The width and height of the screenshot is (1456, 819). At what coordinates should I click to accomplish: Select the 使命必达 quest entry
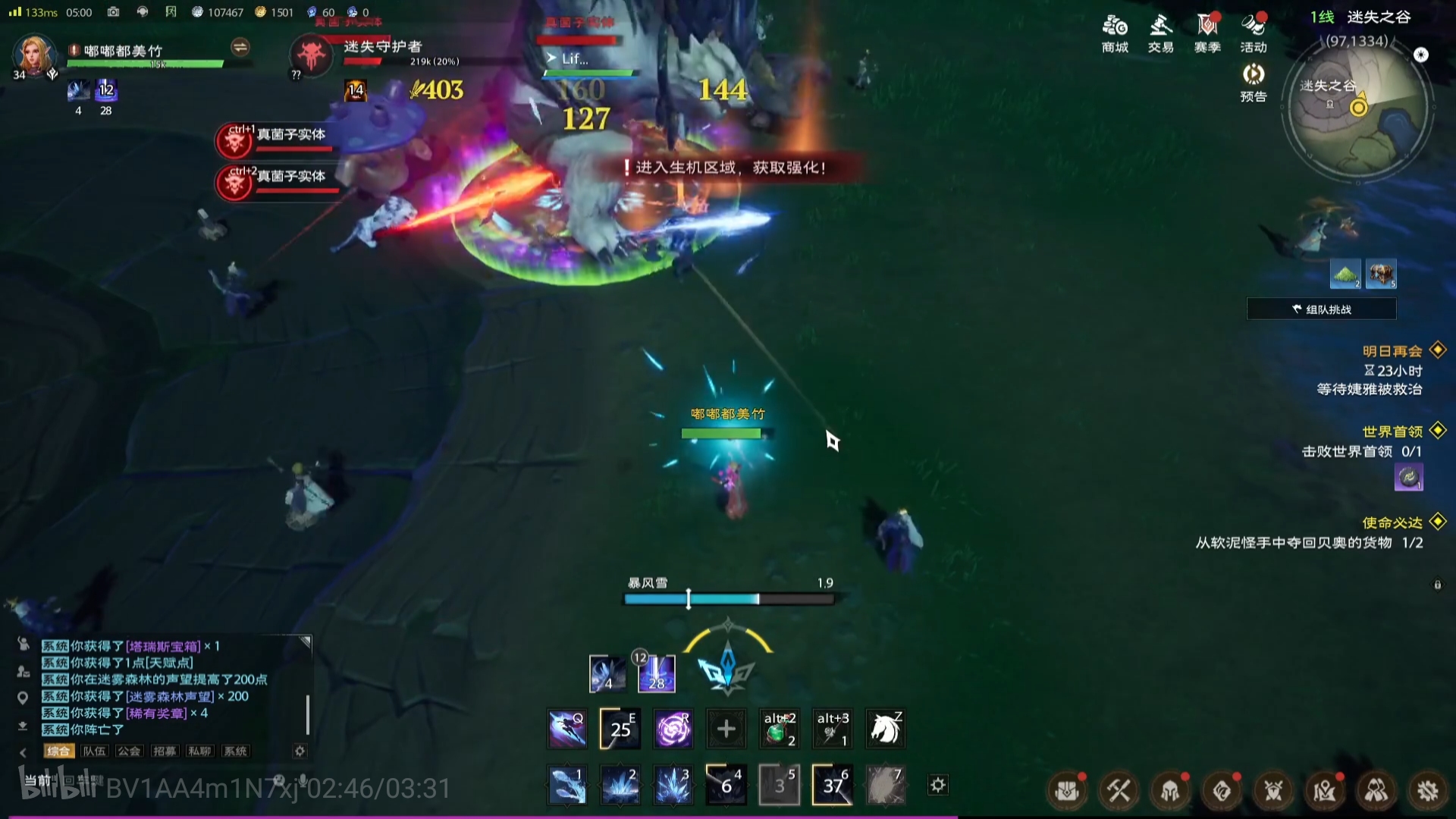click(x=1392, y=522)
